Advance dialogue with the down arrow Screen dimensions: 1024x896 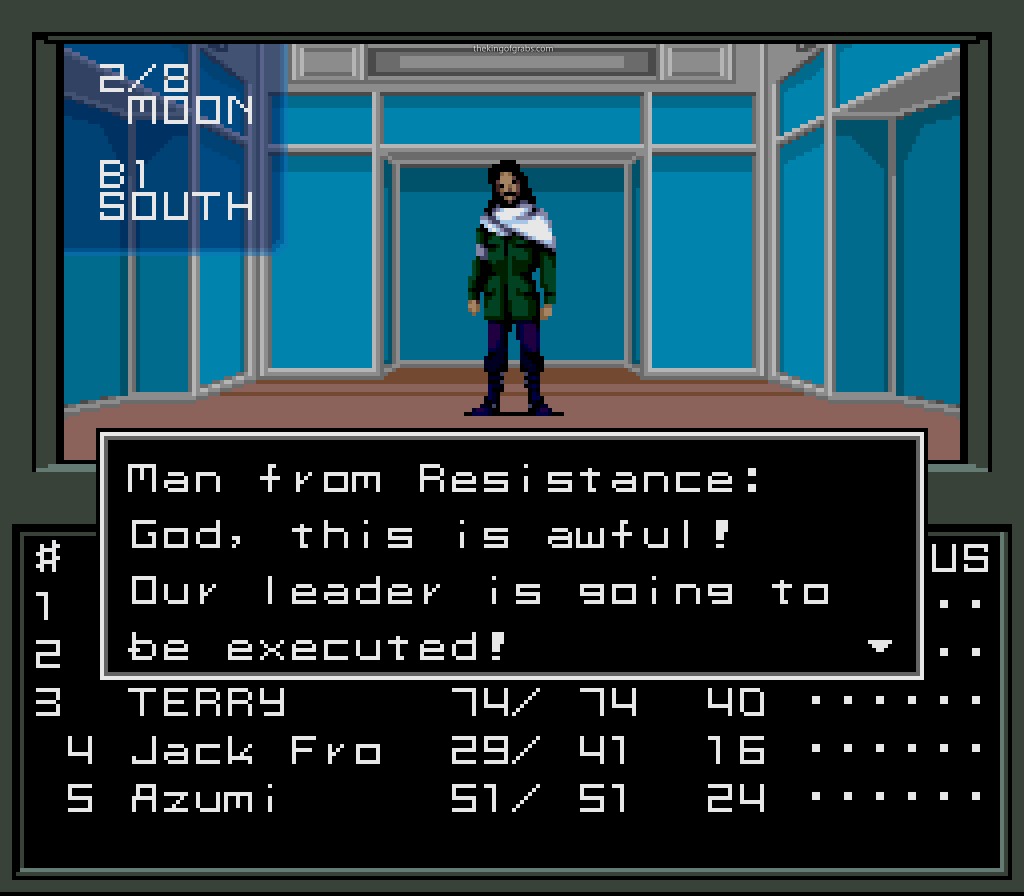(x=879, y=647)
